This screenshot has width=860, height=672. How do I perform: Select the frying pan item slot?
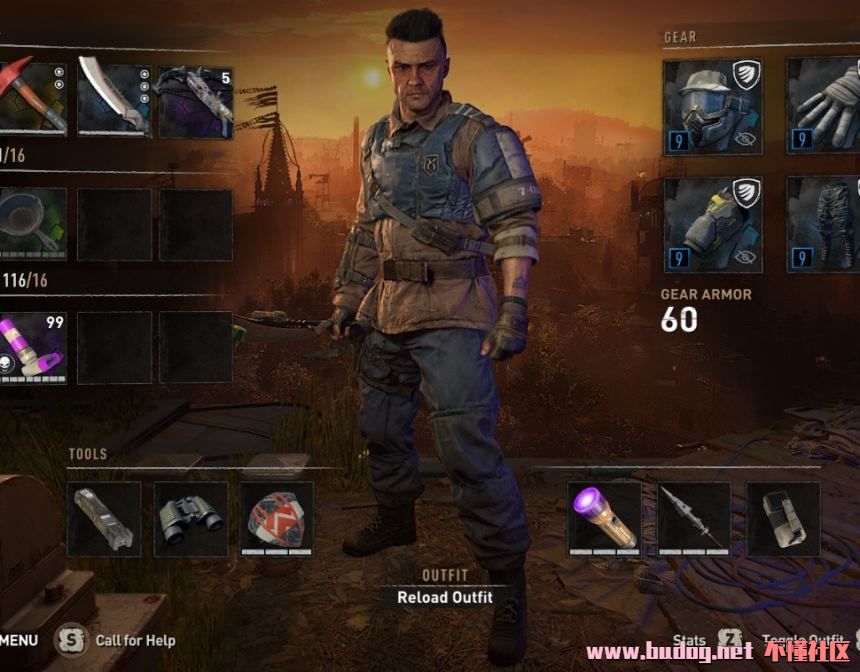(32, 225)
